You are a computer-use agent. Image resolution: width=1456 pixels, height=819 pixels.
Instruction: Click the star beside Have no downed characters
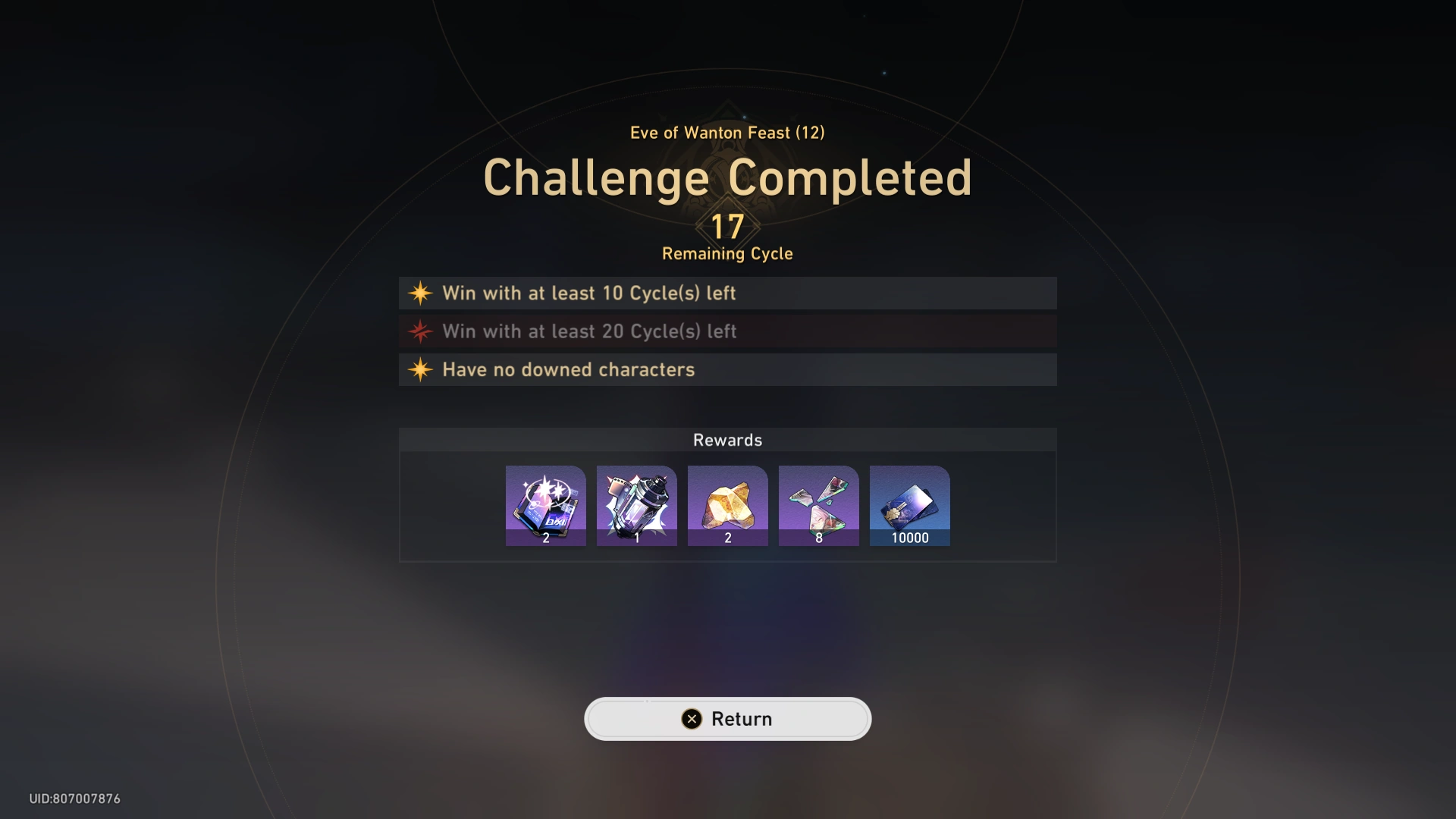[x=420, y=370]
